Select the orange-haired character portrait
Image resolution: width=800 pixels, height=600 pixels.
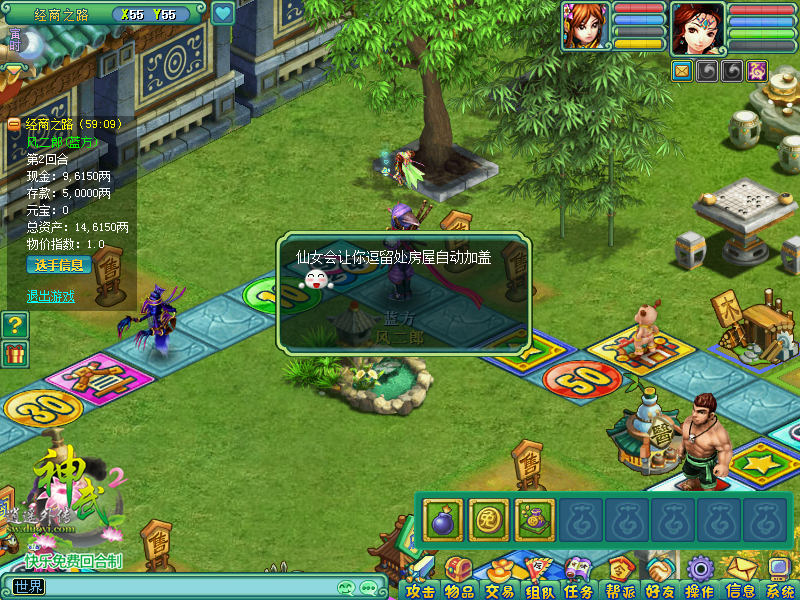(585, 27)
